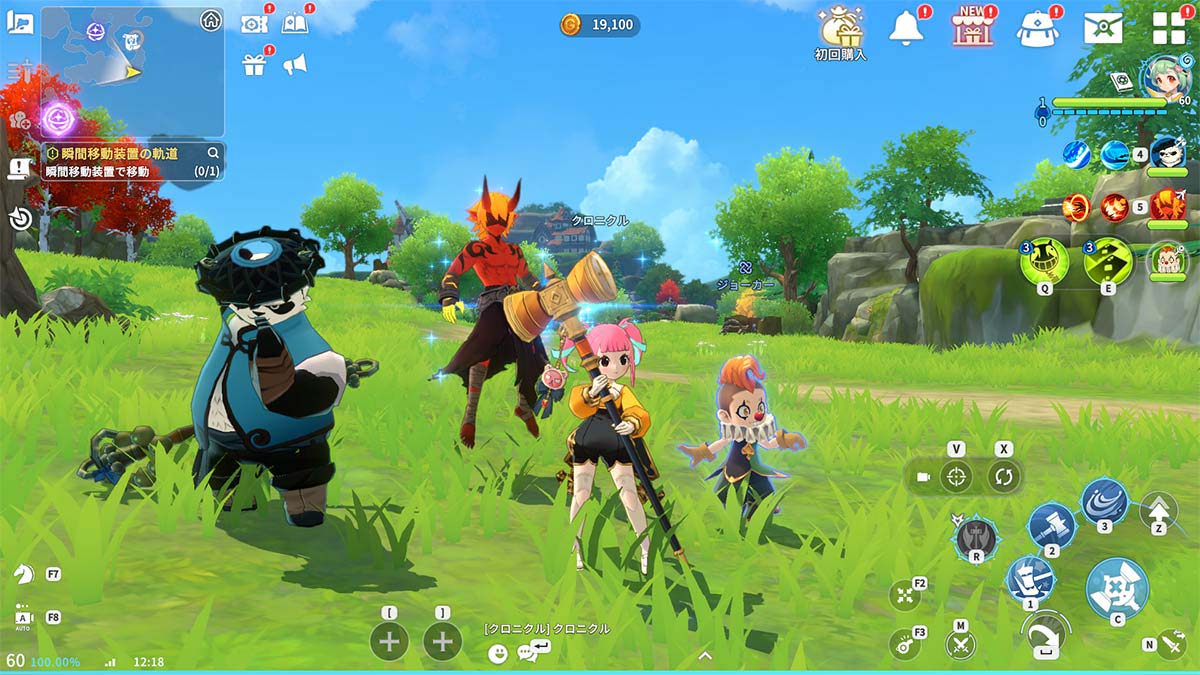Image resolution: width=1200 pixels, height=675 pixels.
Task: Click the target lock-on crosshair button
Action: pyautogui.click(x=957, y=477)
